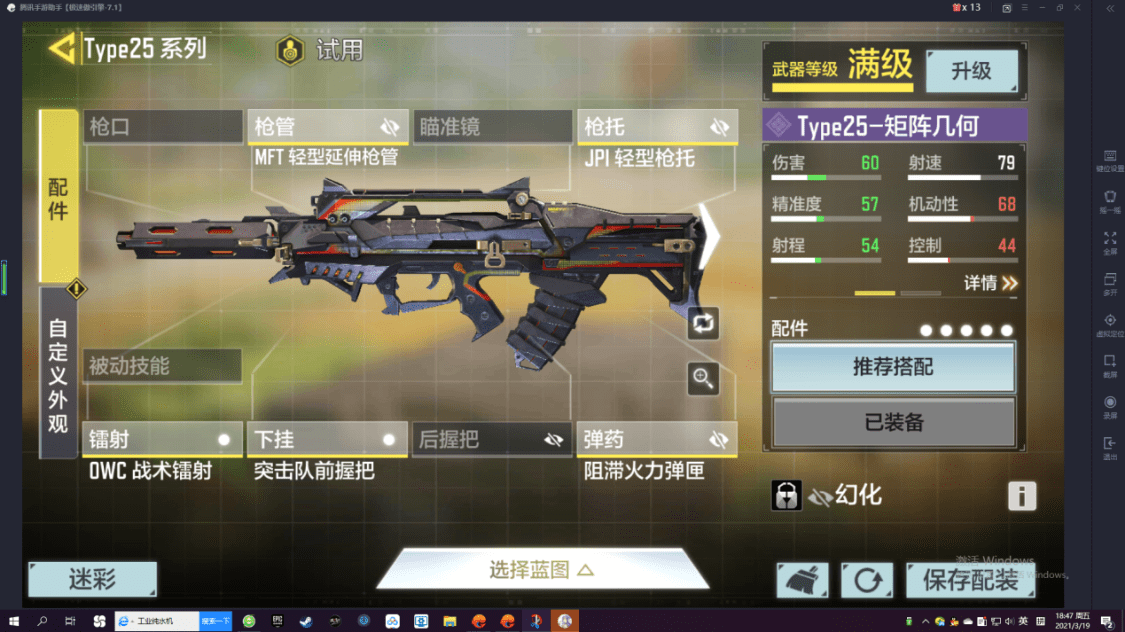The height and width of the screenshot is (632, 1125).
Task: Save the loadout with 保存配装
Action: click(970, 579)
